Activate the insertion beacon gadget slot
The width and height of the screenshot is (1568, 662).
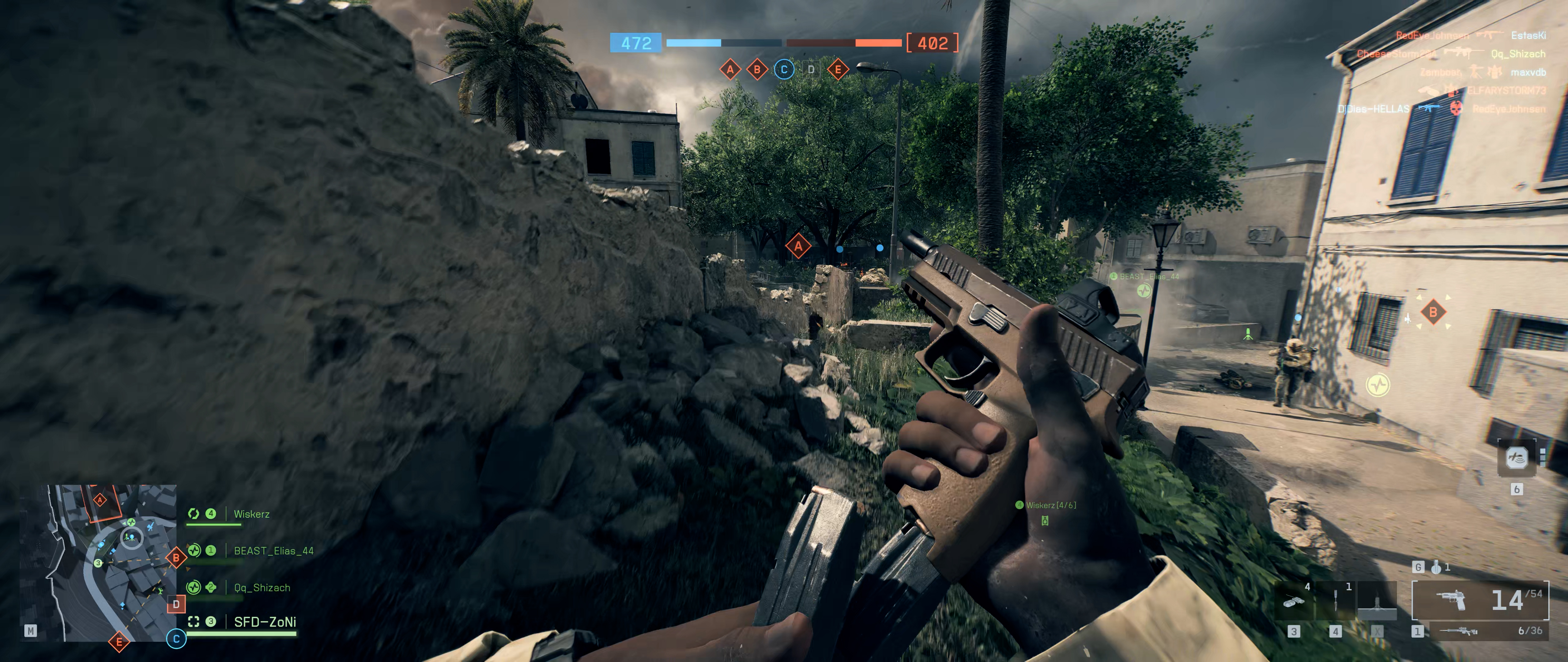click(x=1377, y=600)
